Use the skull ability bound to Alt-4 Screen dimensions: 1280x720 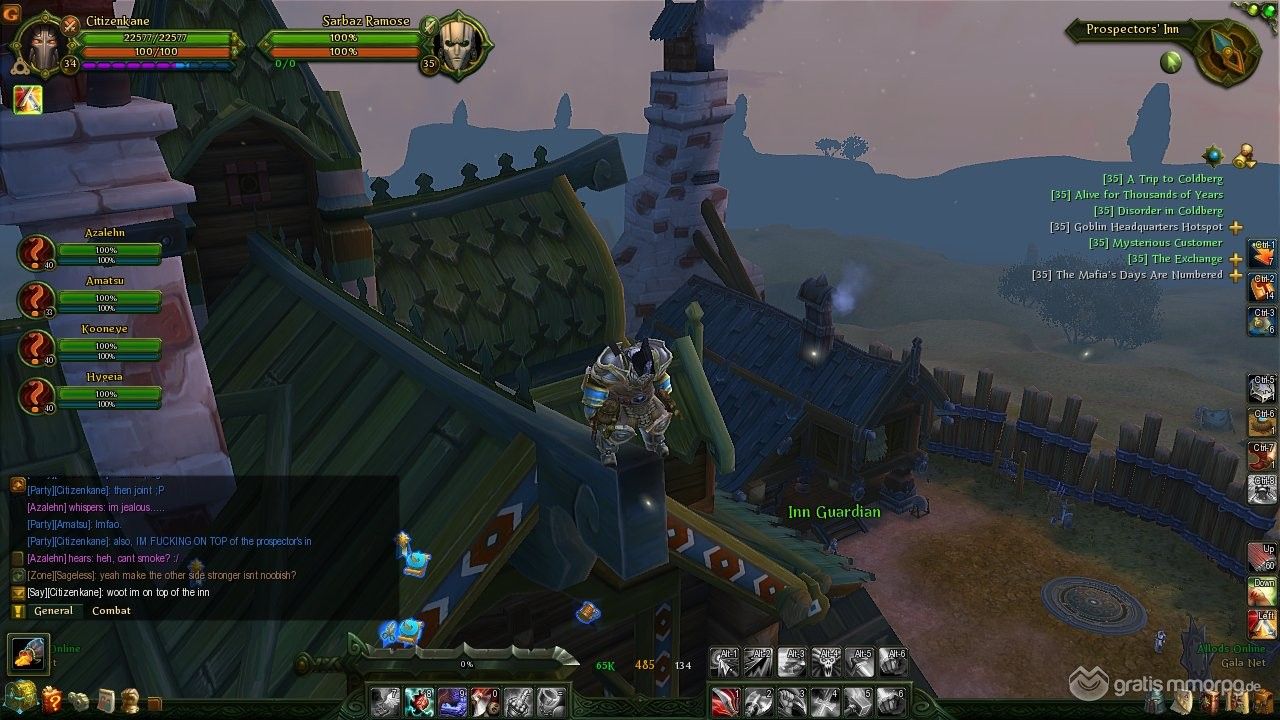pyautogui.click(x=826, y=662)
